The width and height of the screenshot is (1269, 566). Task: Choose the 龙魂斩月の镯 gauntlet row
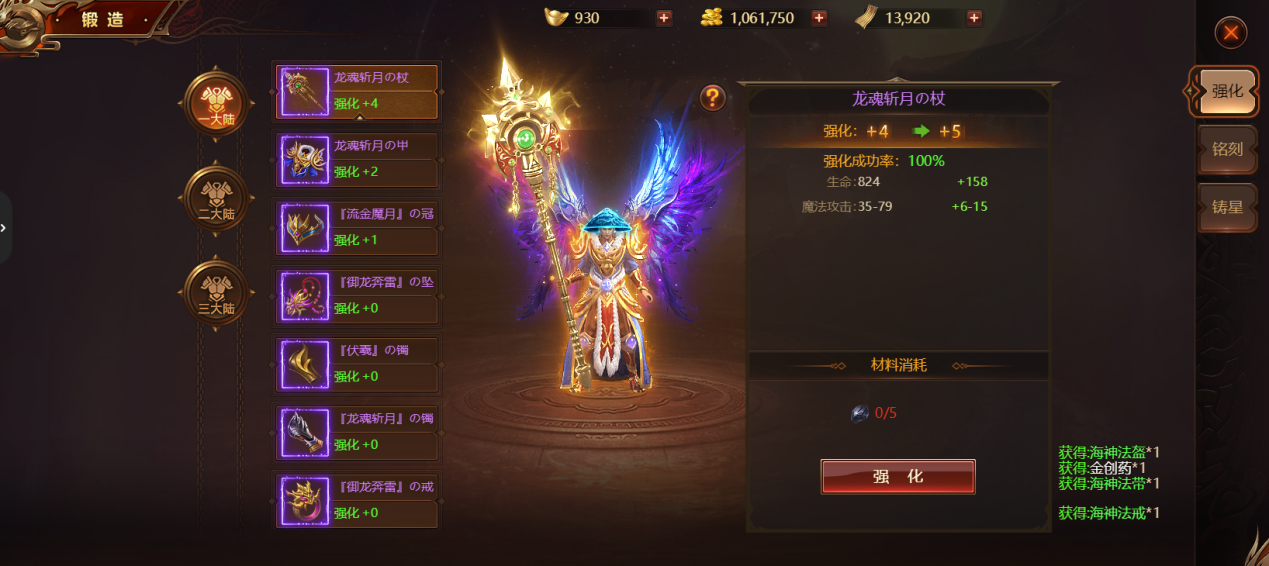pyautogui.click(x=357, y=432)
